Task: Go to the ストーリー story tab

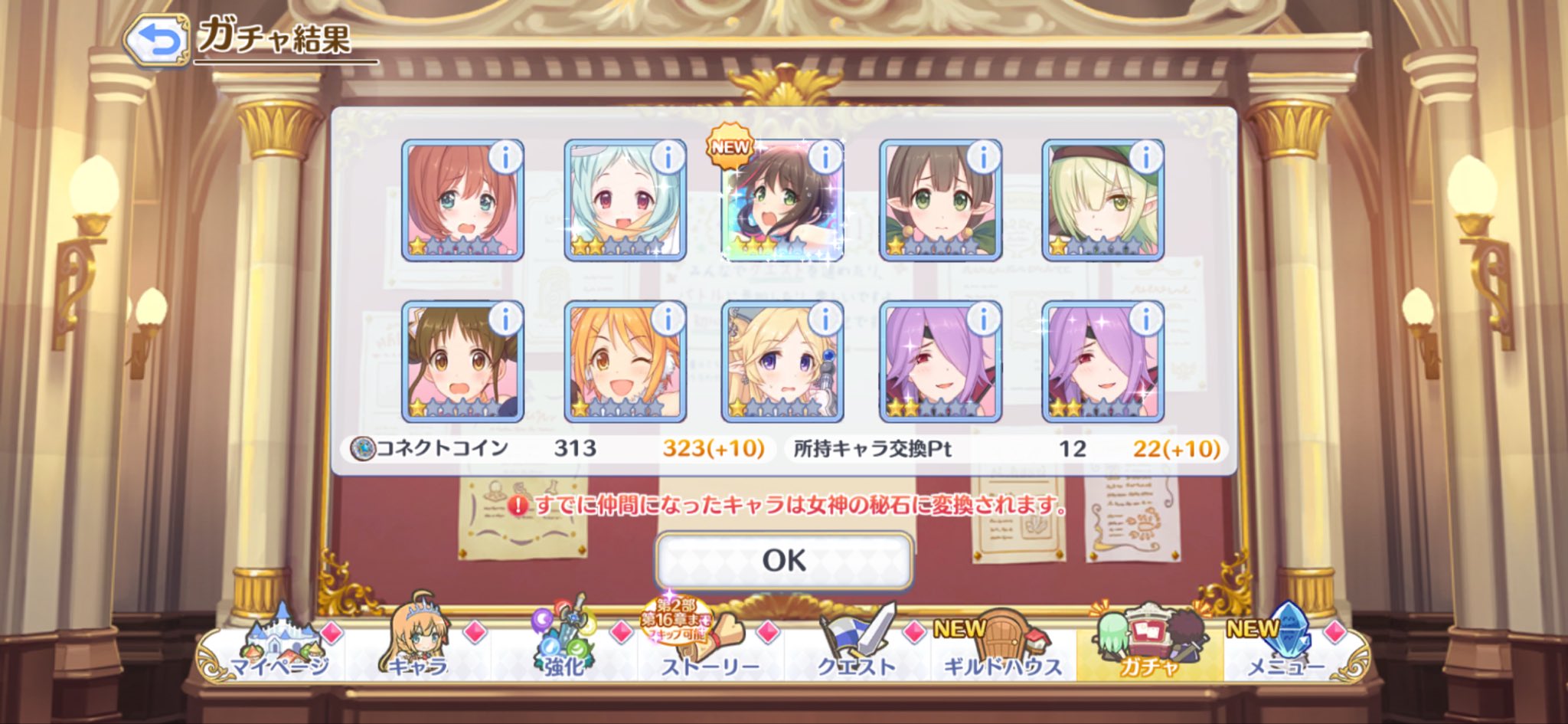Action: coord(710,651)
